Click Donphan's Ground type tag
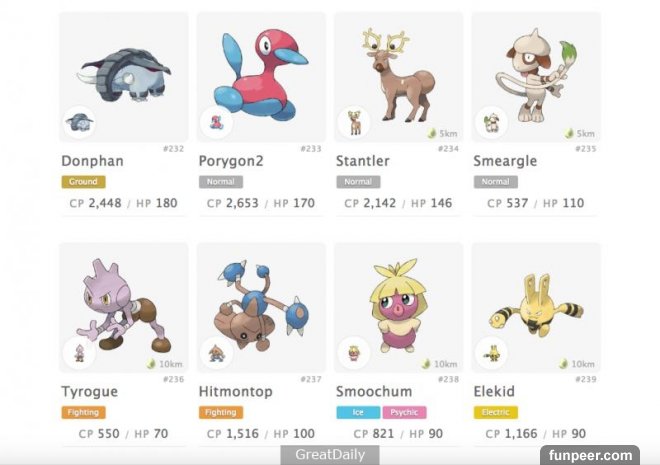Viewport: 660px width, 465px height. [83, 182]
